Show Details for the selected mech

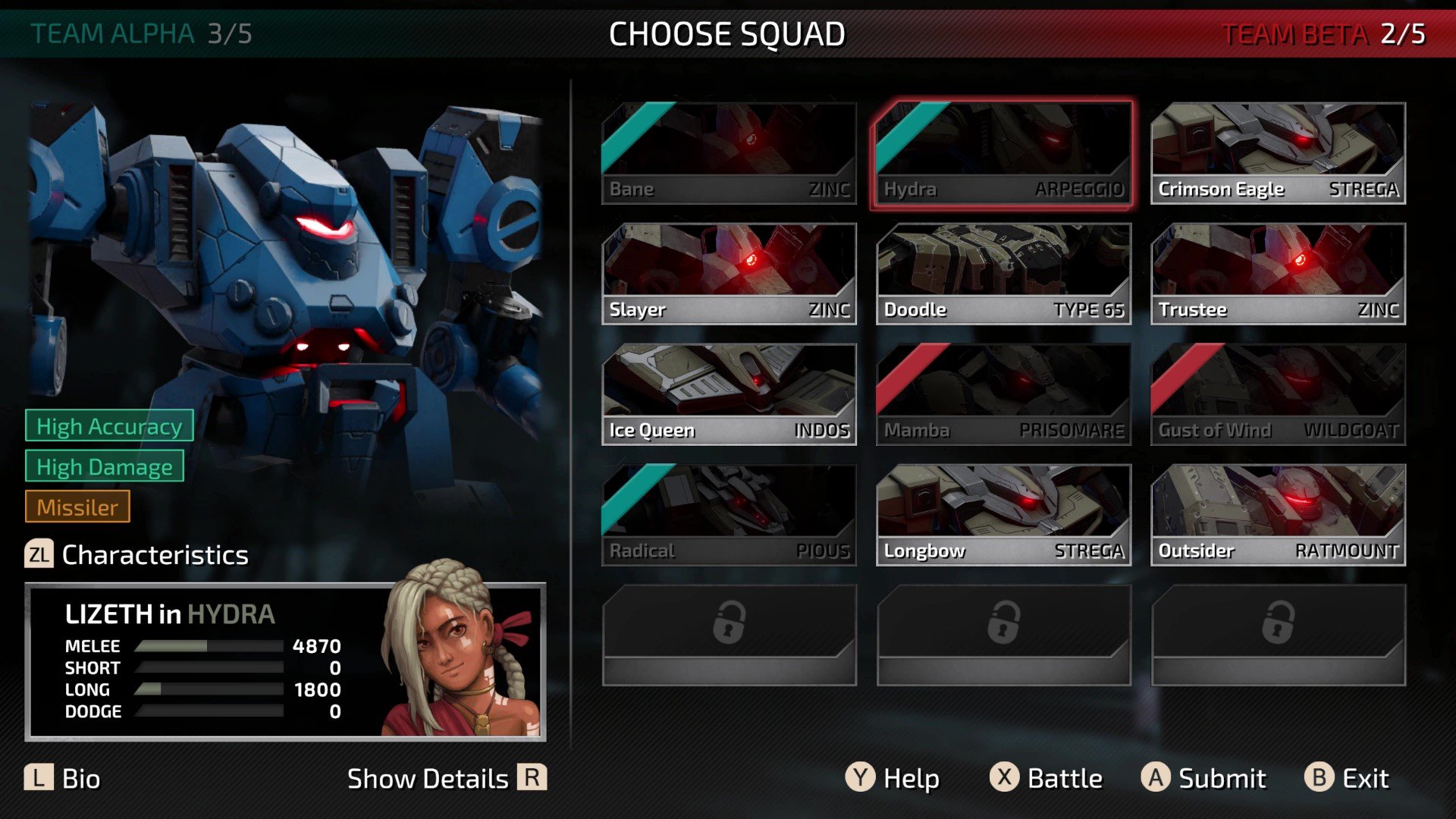(x=446, y=779)
